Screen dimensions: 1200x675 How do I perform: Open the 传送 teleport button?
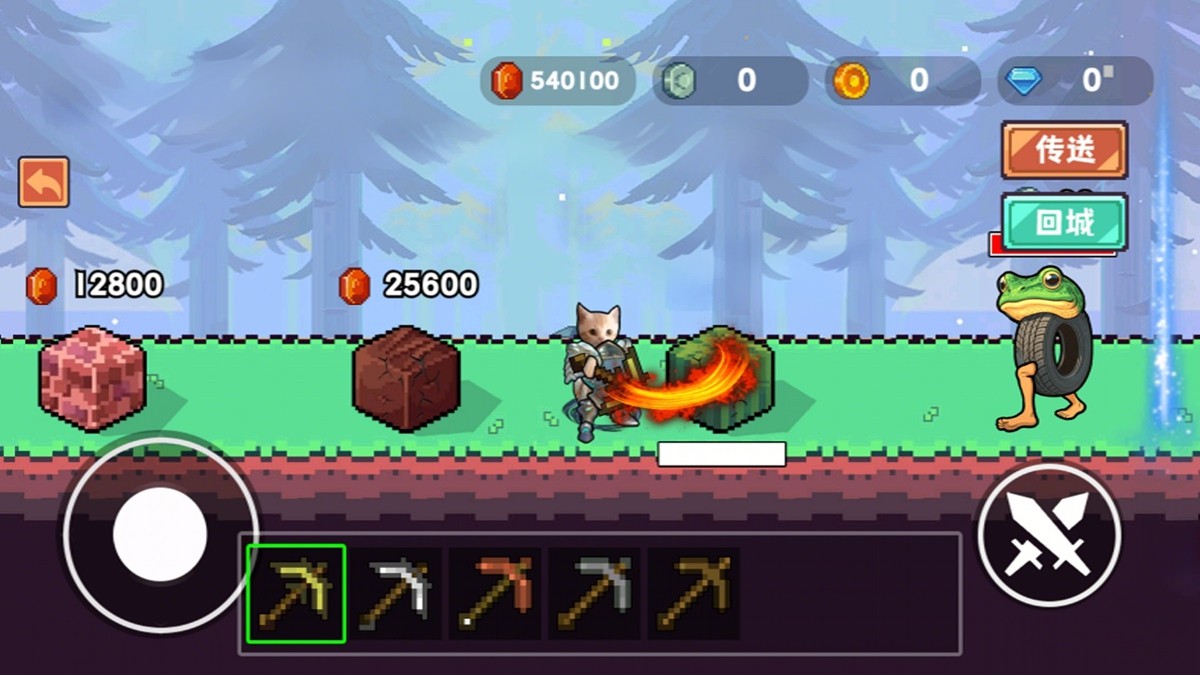(x=1064, y=151)
